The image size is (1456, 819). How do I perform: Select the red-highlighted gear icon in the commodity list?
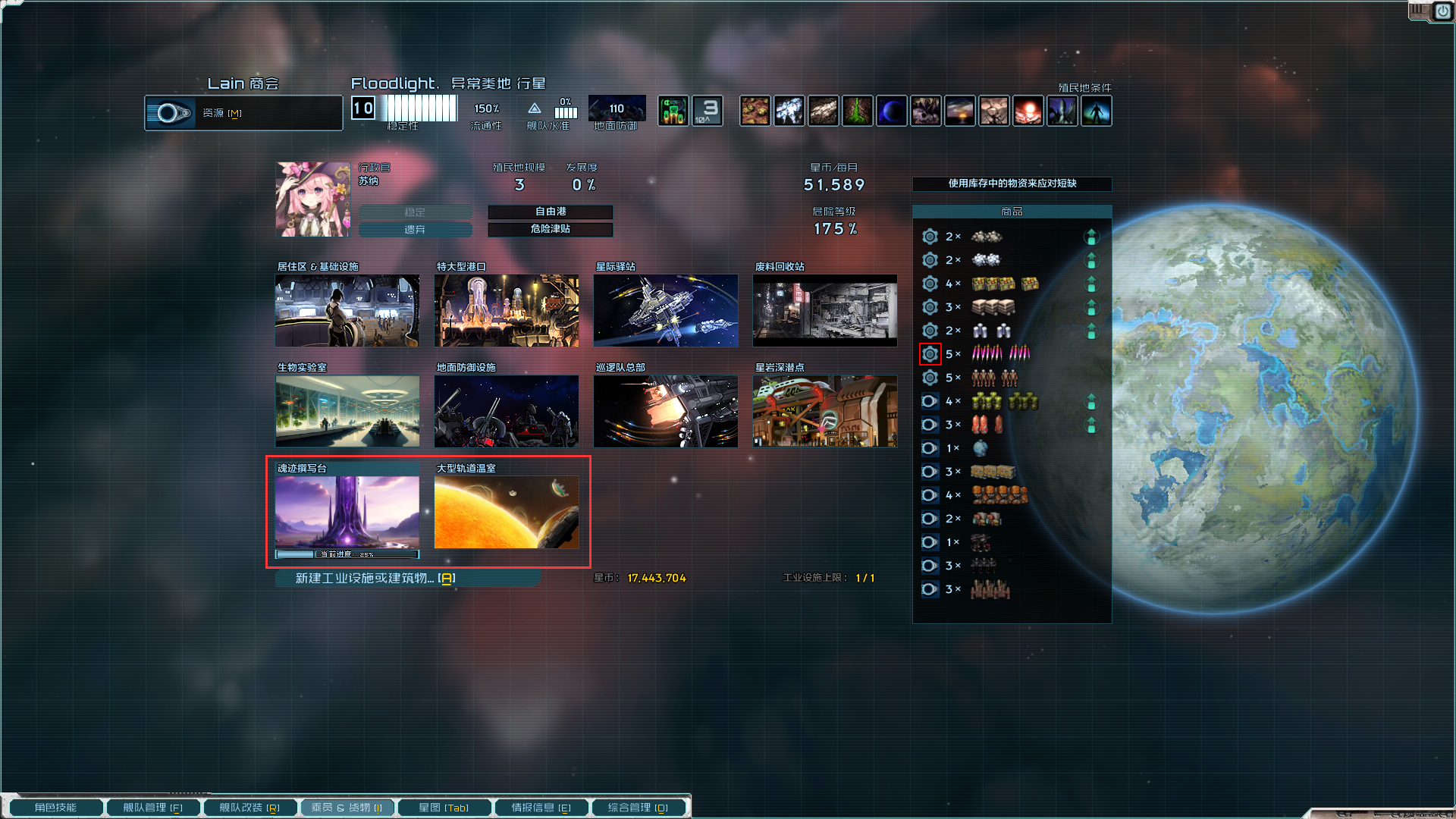click(930, 353)
